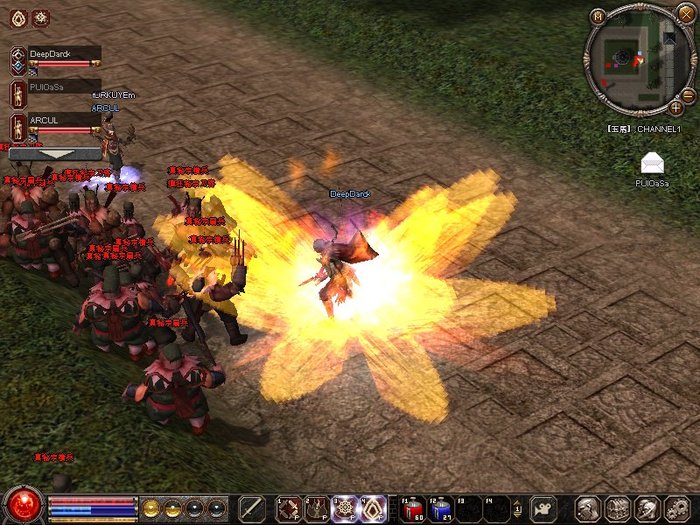Zoom out the minimap with the minus button

(687, 95)
